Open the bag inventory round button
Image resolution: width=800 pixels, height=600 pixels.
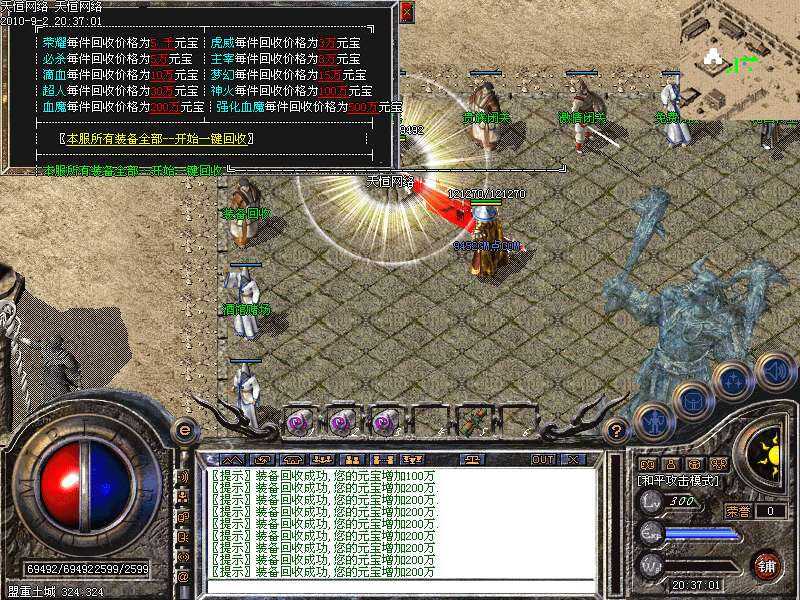(x=691, y=401)
